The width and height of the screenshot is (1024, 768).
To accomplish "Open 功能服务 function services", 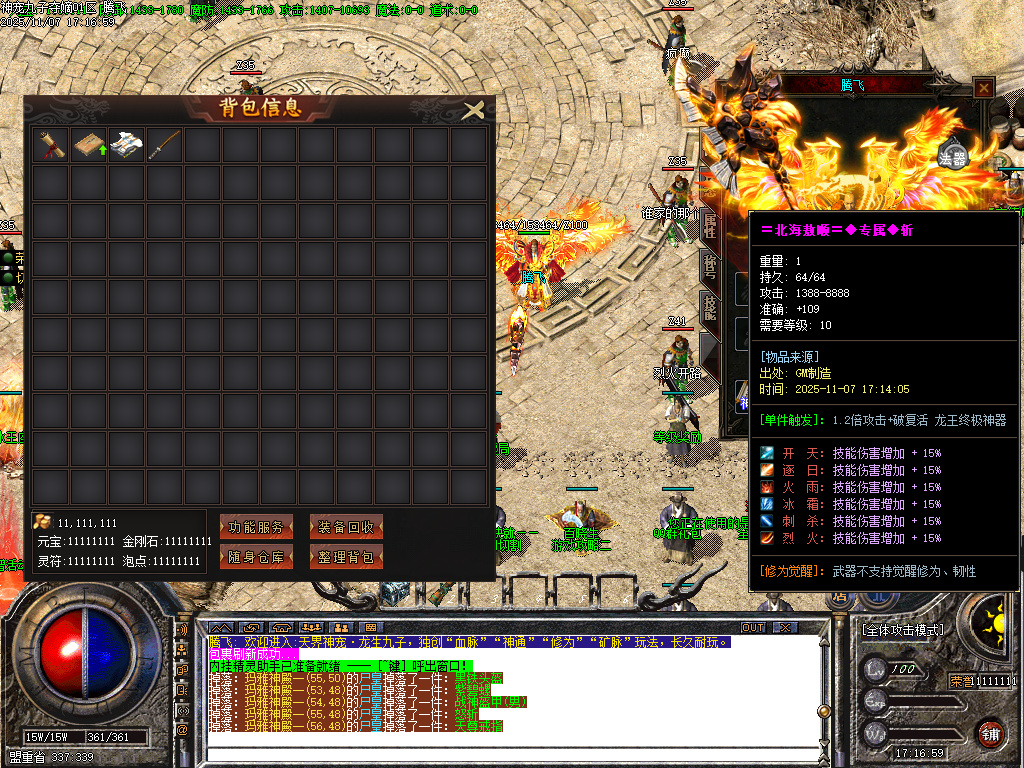I will (256, 527).
